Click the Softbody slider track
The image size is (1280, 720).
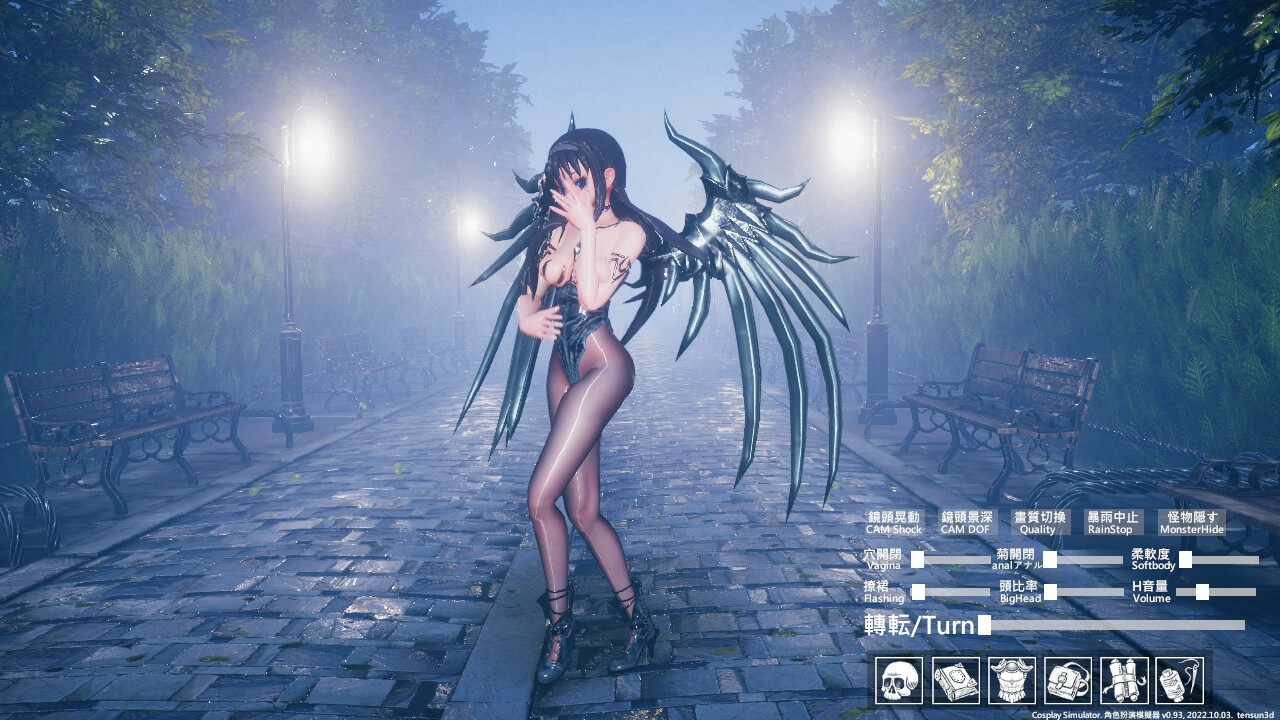[1219, 560]
